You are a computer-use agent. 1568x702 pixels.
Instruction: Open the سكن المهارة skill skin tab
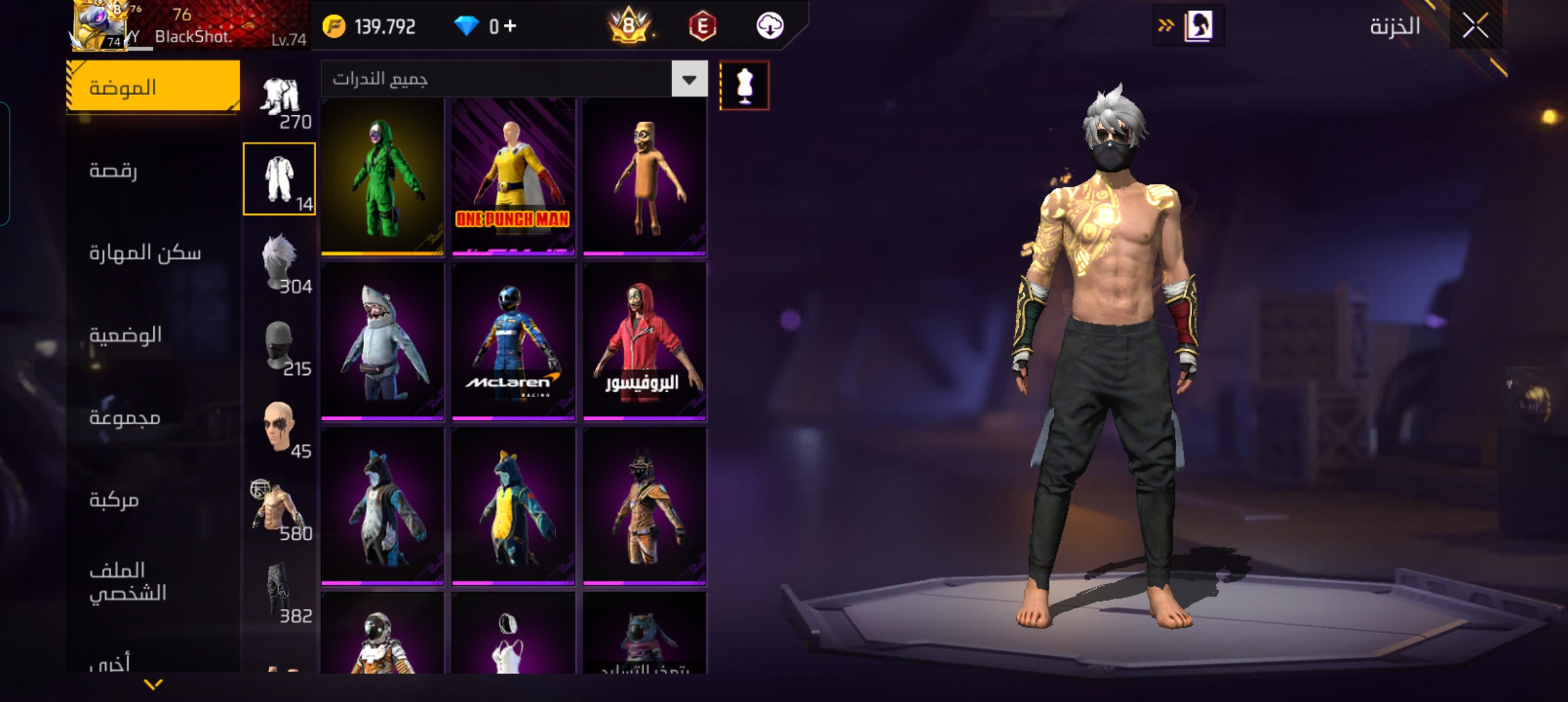145,252
